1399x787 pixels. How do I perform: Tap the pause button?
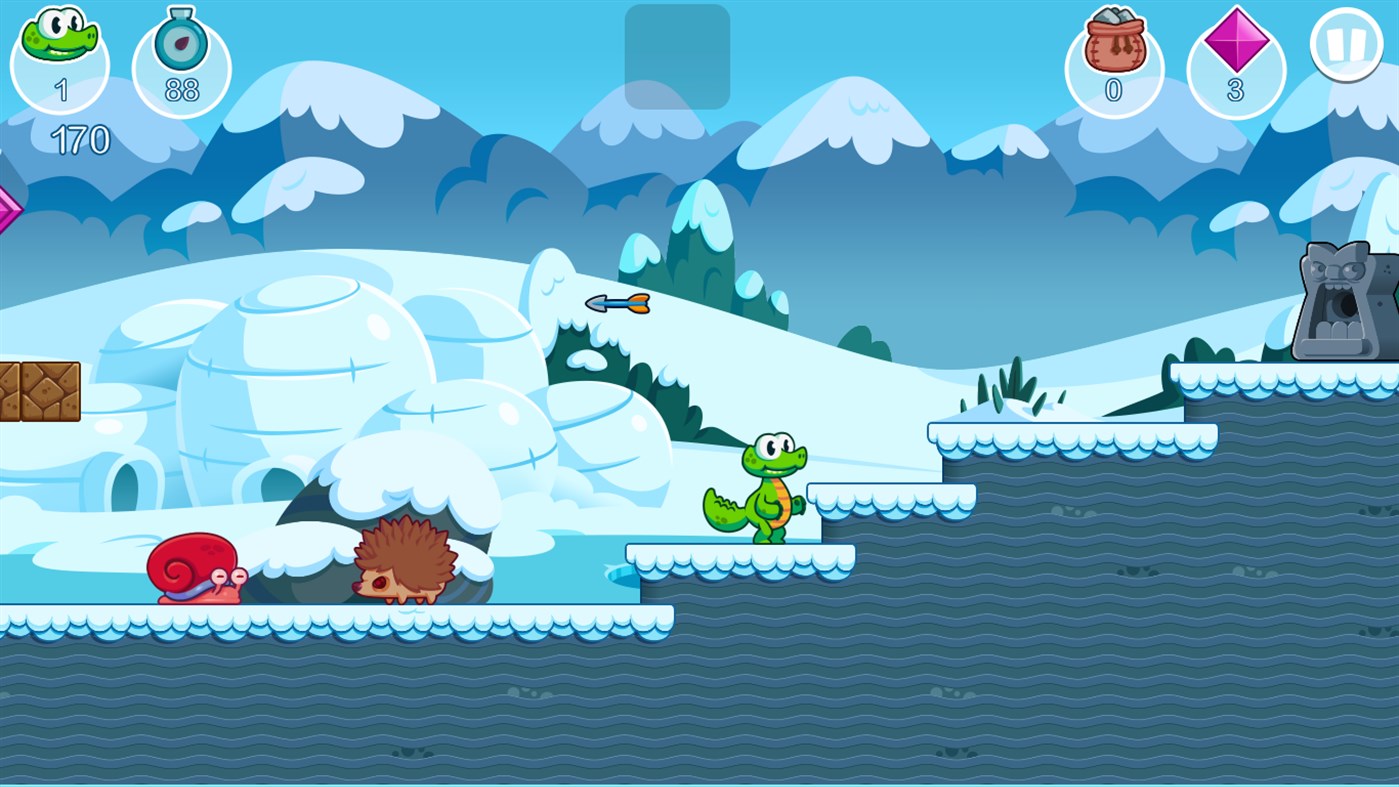pyautogui.click(x=1348, y=42)
